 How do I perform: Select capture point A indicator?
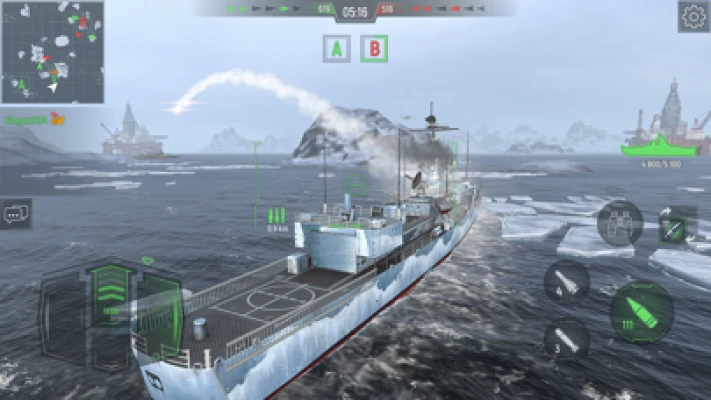pos(337,48)
